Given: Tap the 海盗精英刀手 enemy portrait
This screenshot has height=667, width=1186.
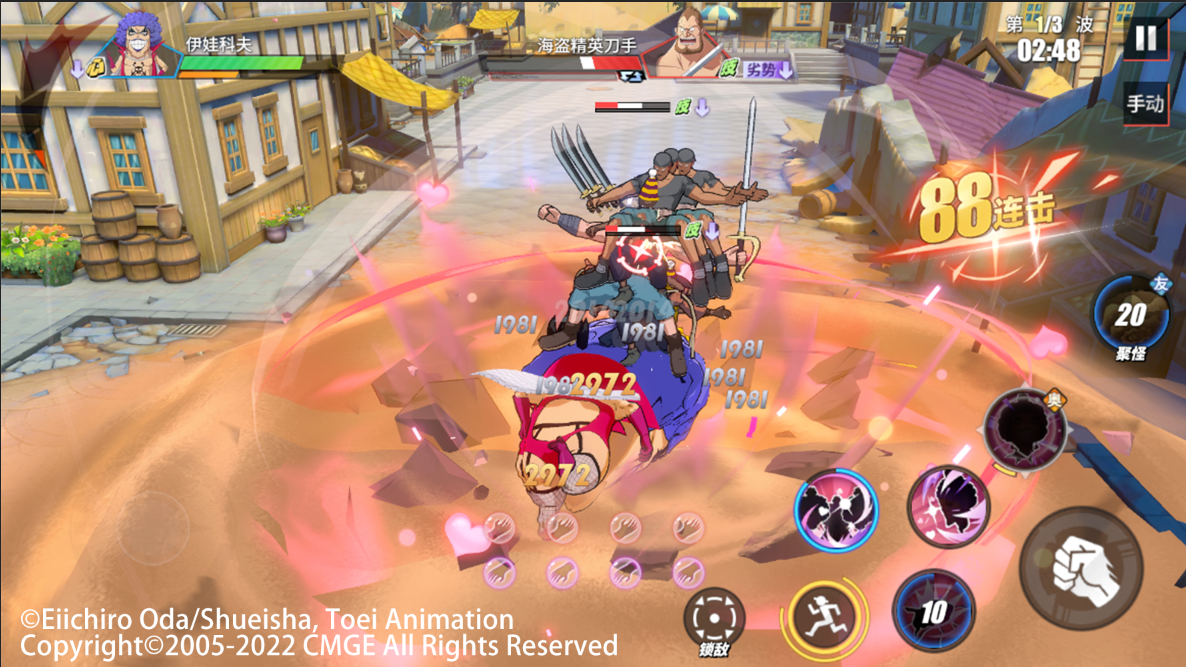Looking at the screenshot, I should tap(686, 46).
